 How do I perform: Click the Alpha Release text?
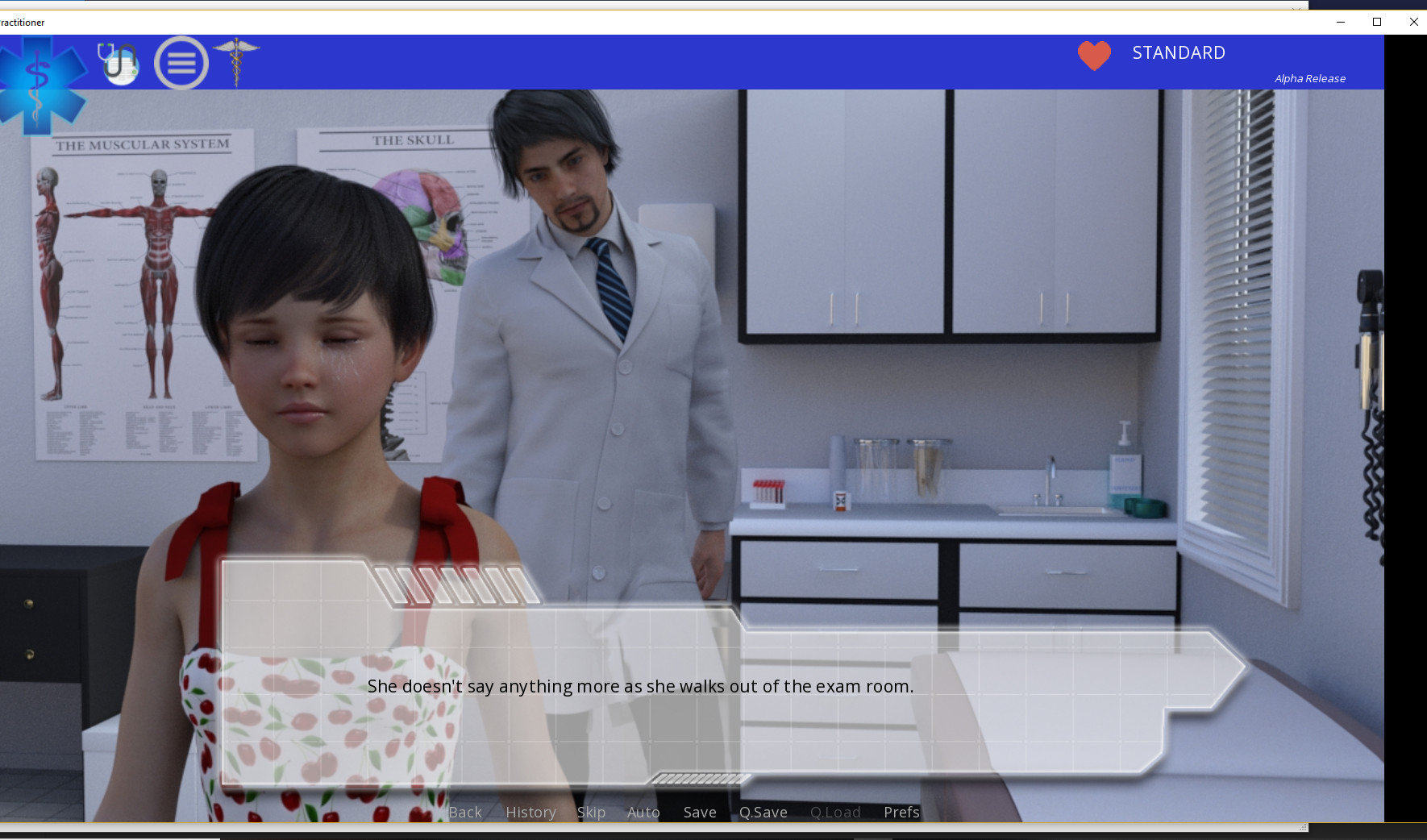[1309, 78]
